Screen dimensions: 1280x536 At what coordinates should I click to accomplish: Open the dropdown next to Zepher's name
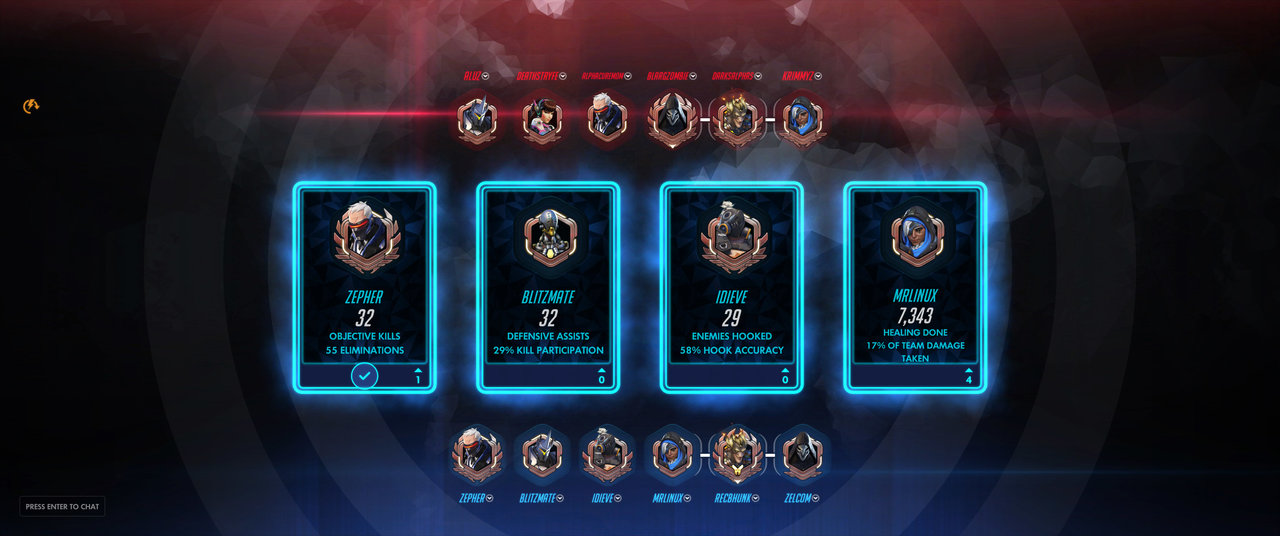click(489, 498)
